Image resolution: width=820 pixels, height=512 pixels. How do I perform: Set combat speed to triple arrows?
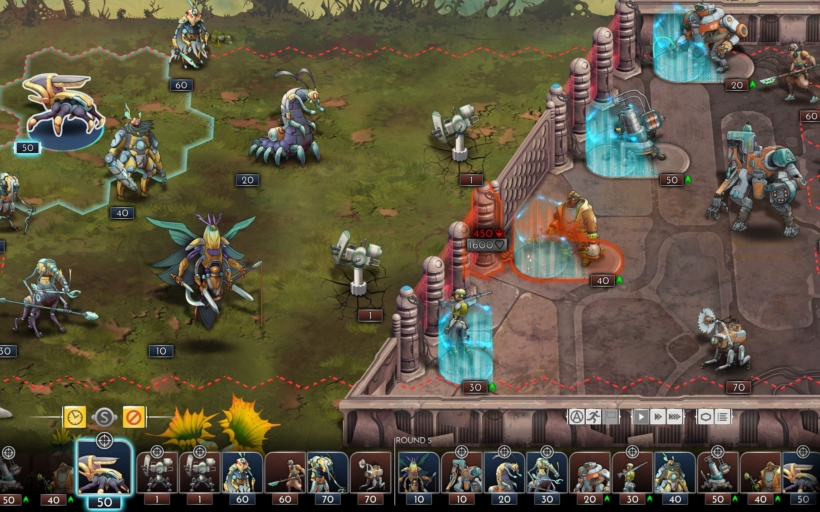pyautogui.click(x=675, y=416)
